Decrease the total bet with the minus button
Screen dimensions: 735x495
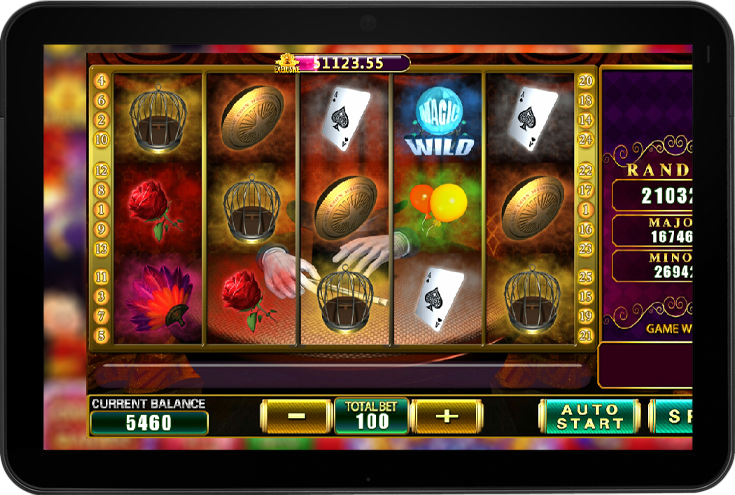pos(296,415)
